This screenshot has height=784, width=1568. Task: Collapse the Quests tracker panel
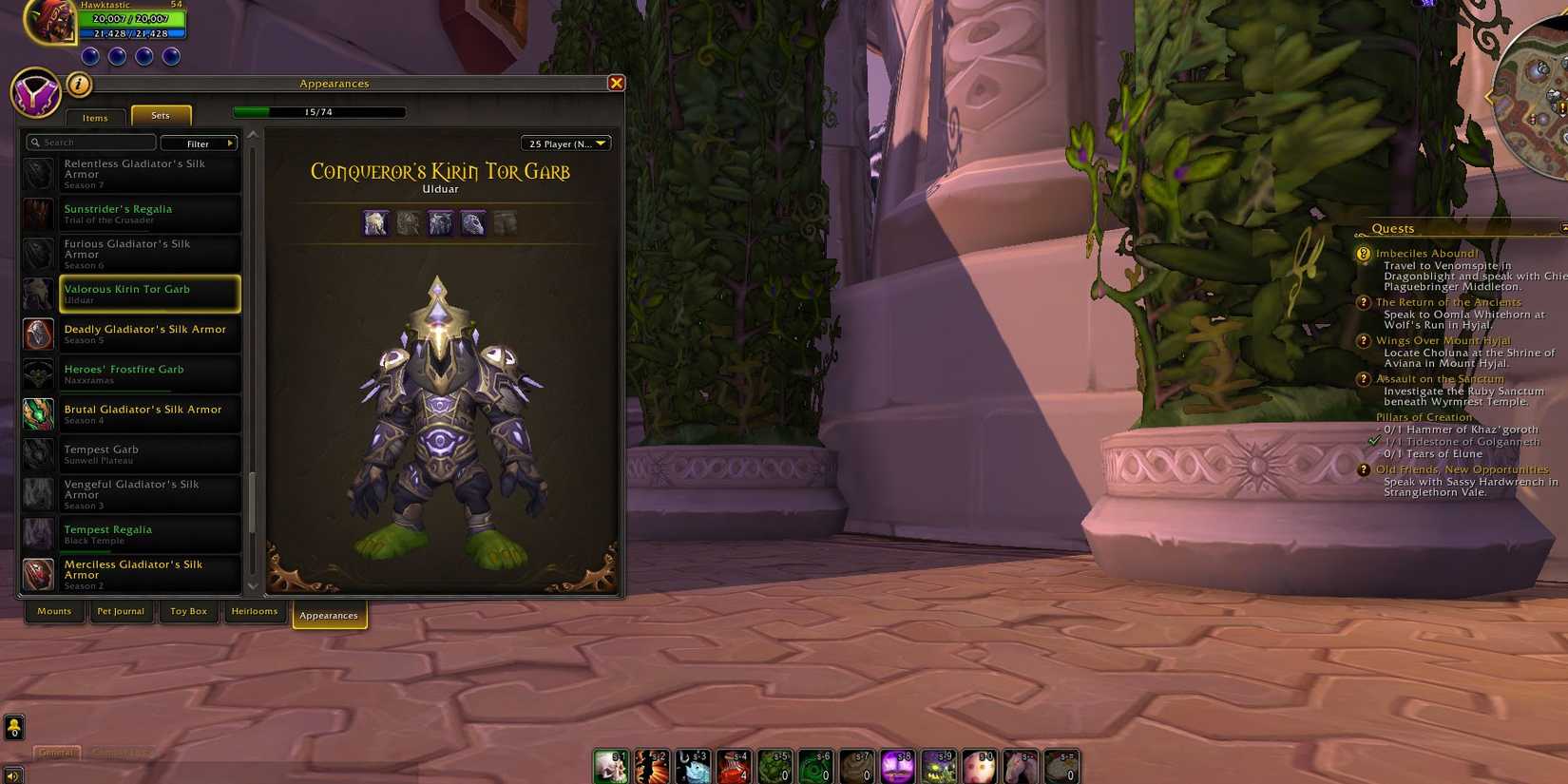point(1563,228)
